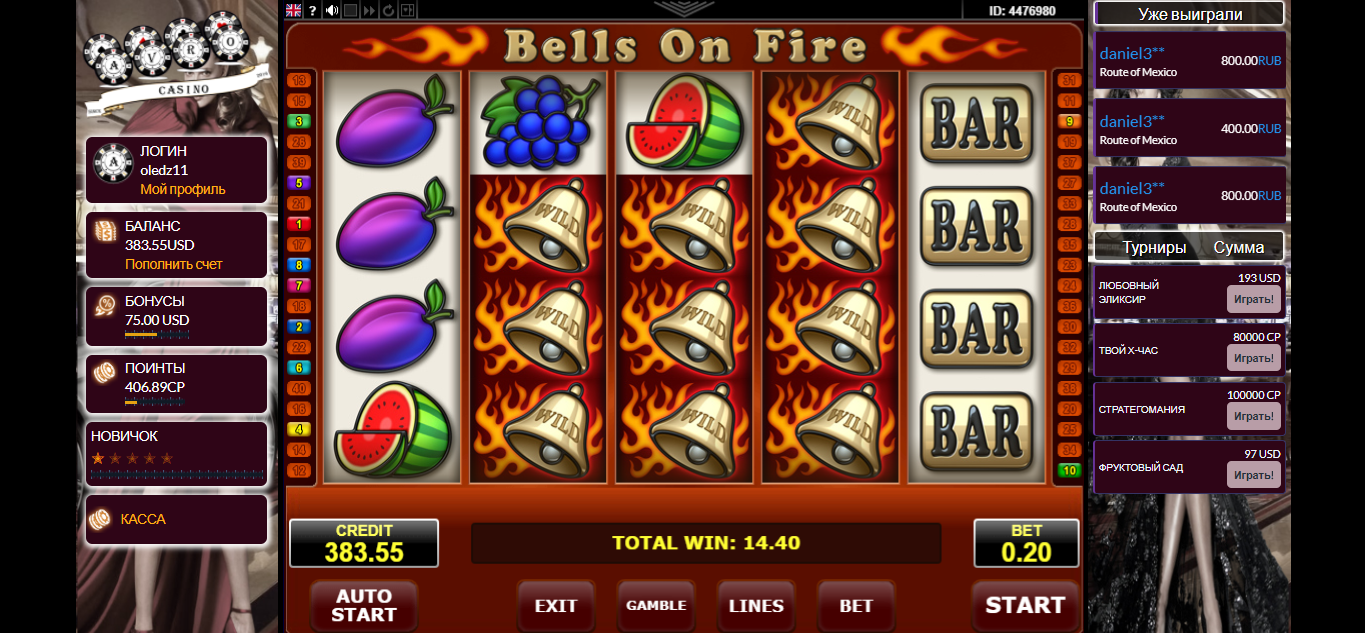Select payline number 9 indicator
1365x633 pixels.
coord(1070,121)
